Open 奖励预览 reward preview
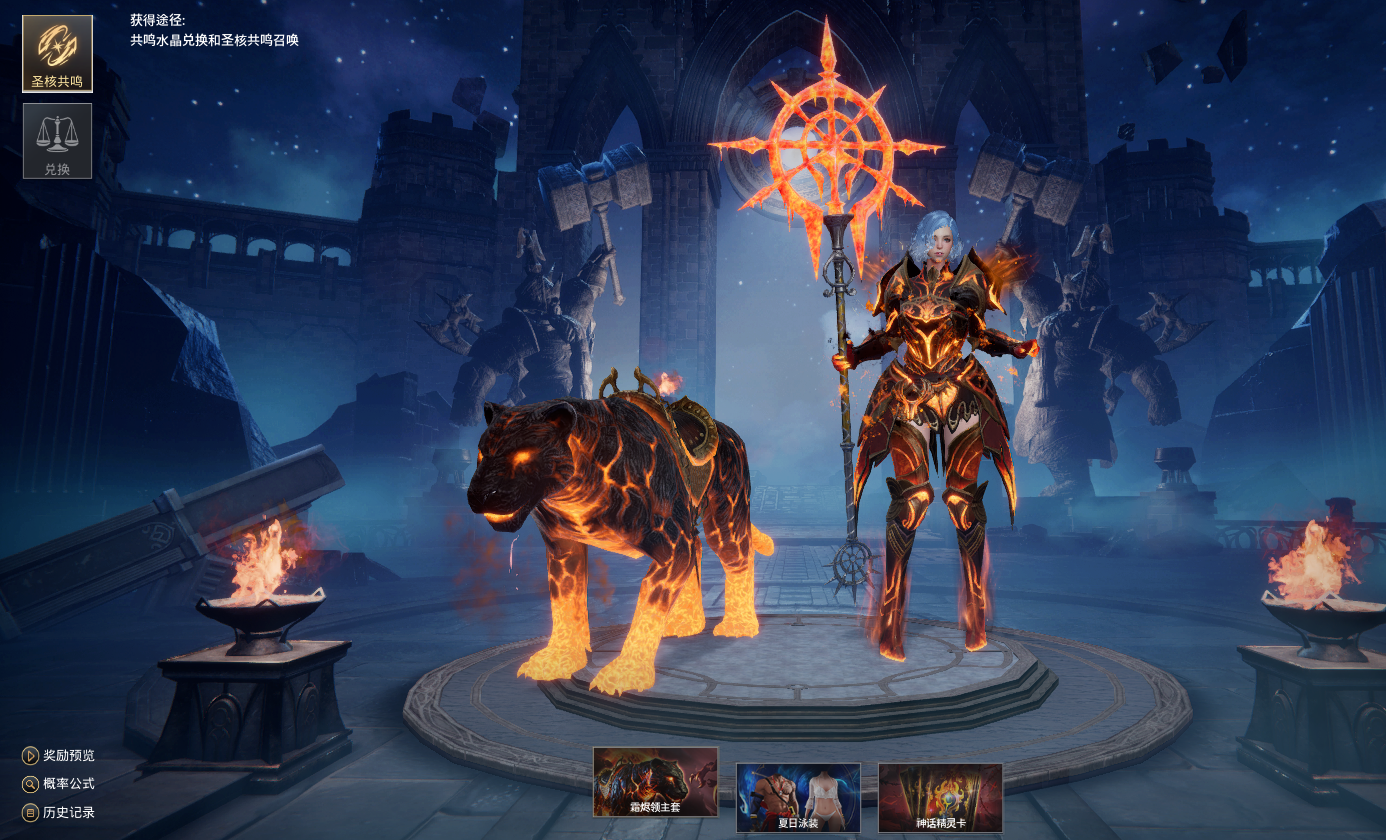1386x840 pixels. pos(59,755)
